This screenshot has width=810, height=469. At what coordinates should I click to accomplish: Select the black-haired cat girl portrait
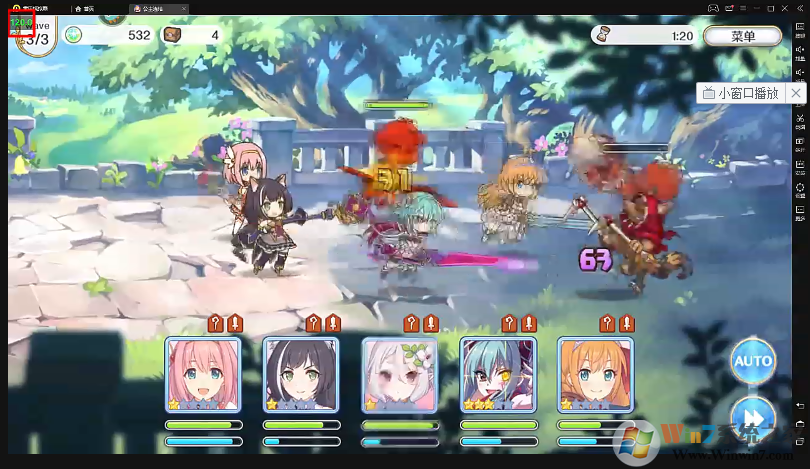302,374
